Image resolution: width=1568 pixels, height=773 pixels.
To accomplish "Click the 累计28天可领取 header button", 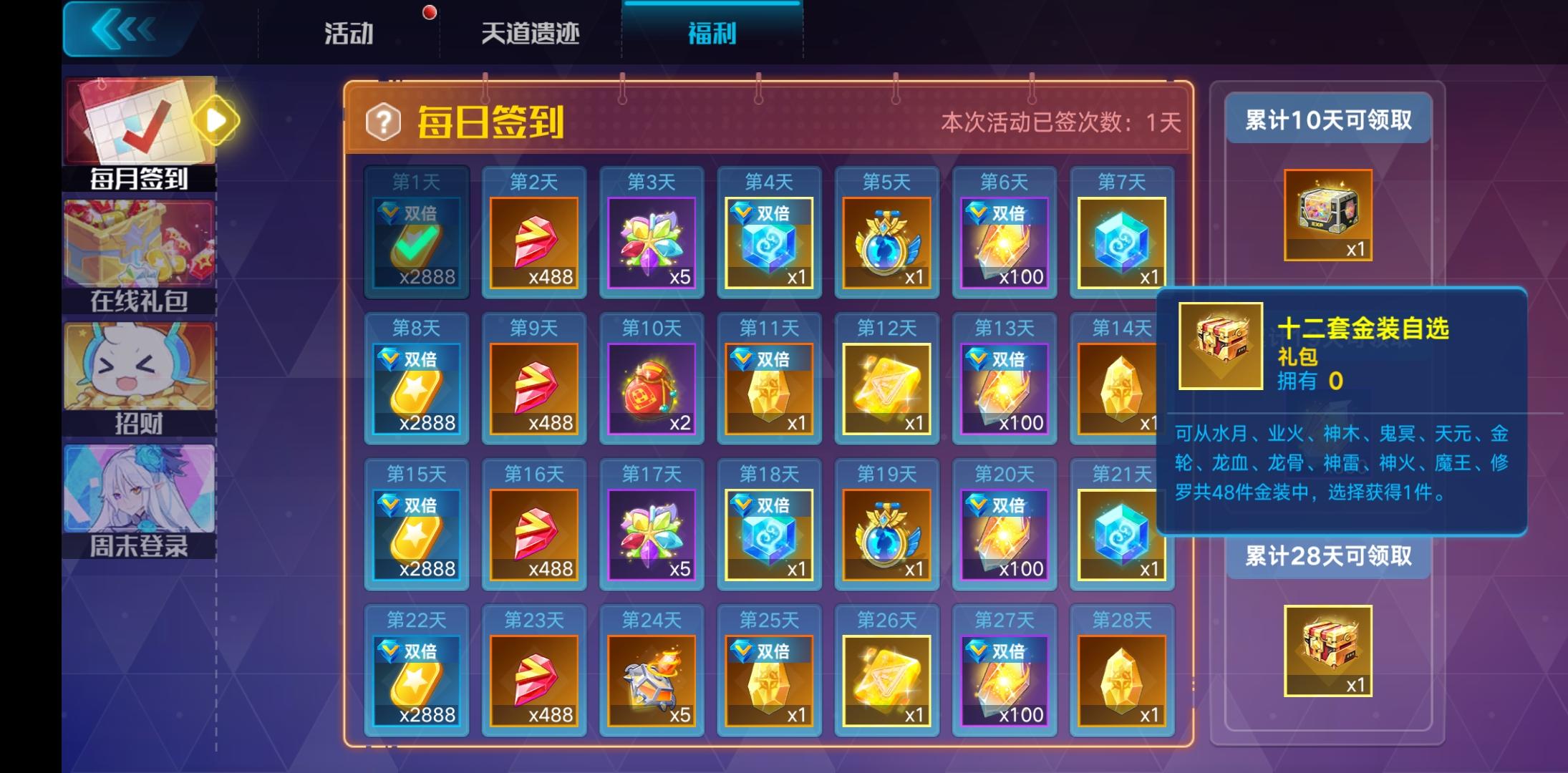I will point(1328,557).
